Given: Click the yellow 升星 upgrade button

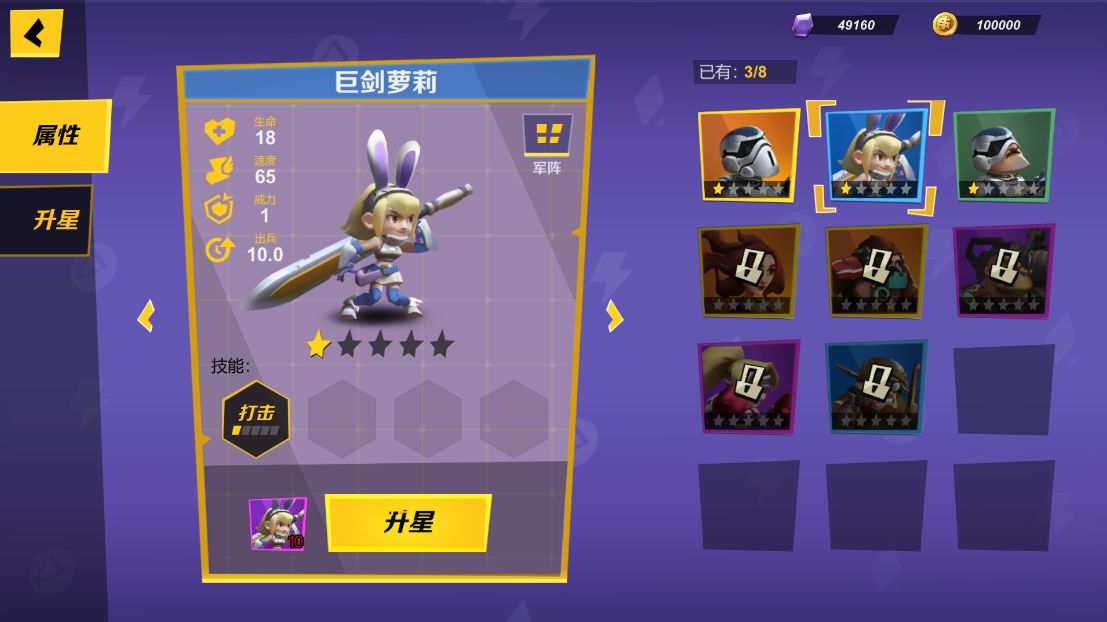Looking at the screenshot, I should click(408, 522).
